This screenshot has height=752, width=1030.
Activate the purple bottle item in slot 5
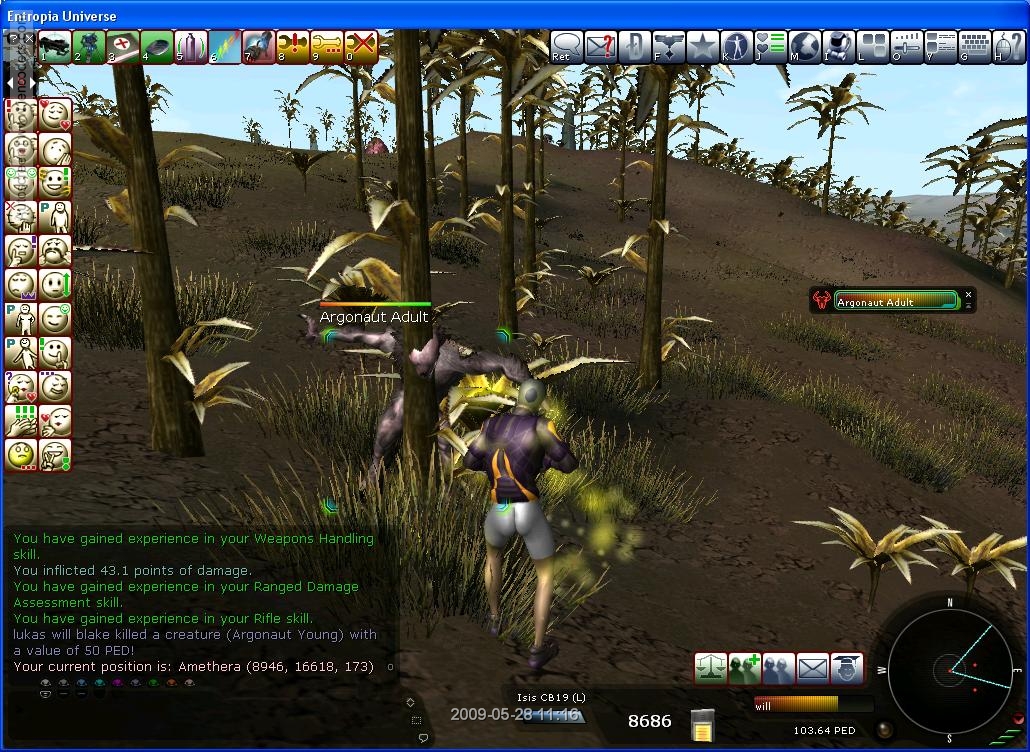(x=190, y=46)
